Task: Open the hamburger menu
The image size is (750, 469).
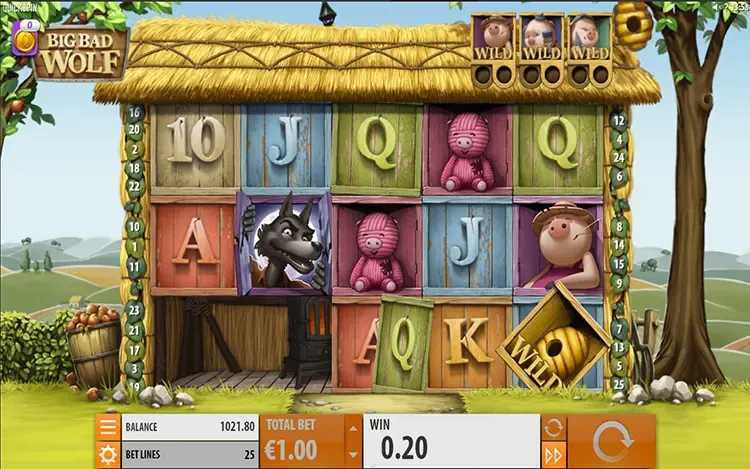Action: pos(109,427)
